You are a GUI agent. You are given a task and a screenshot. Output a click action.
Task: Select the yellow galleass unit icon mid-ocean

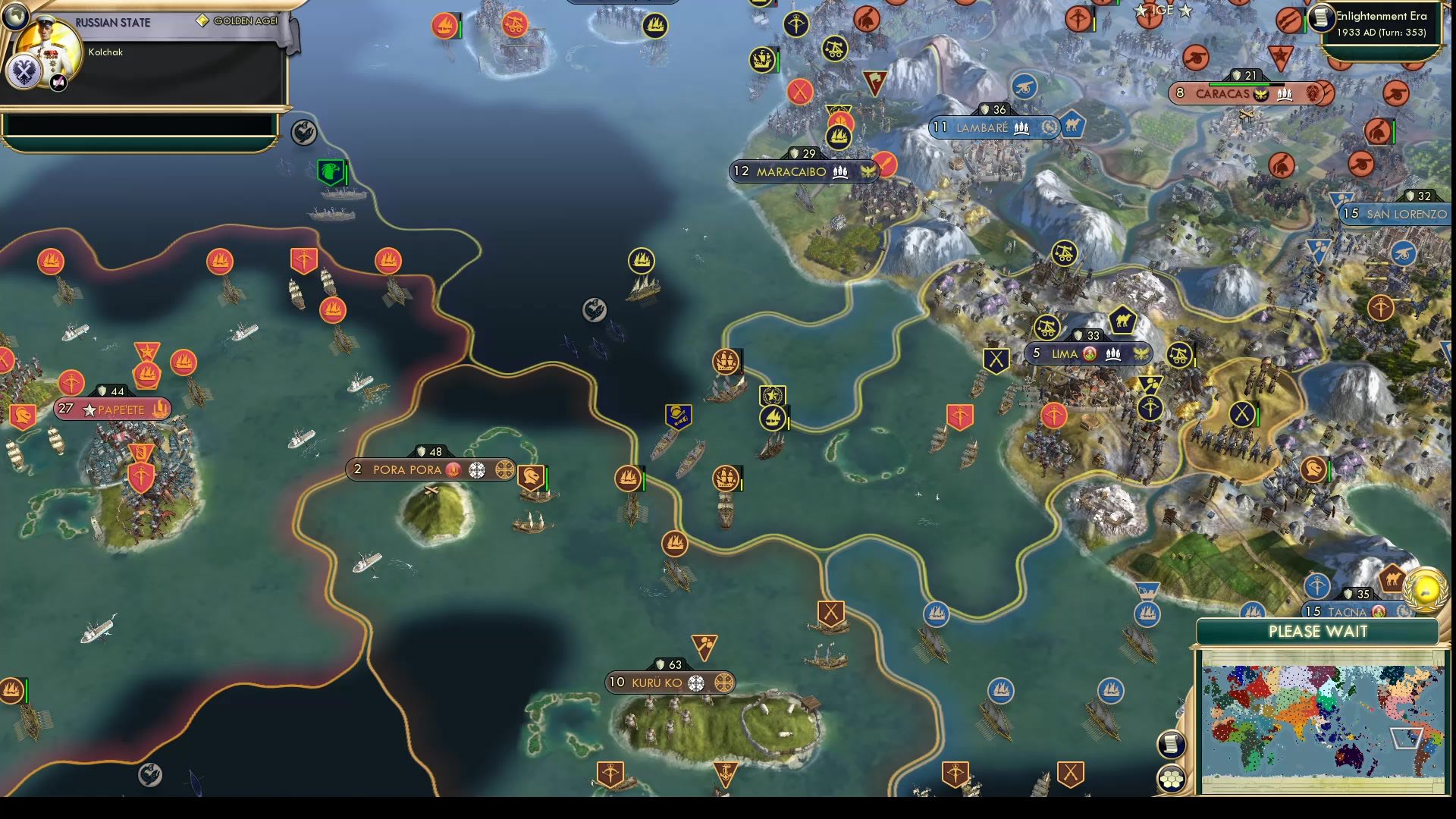point(641,260)
